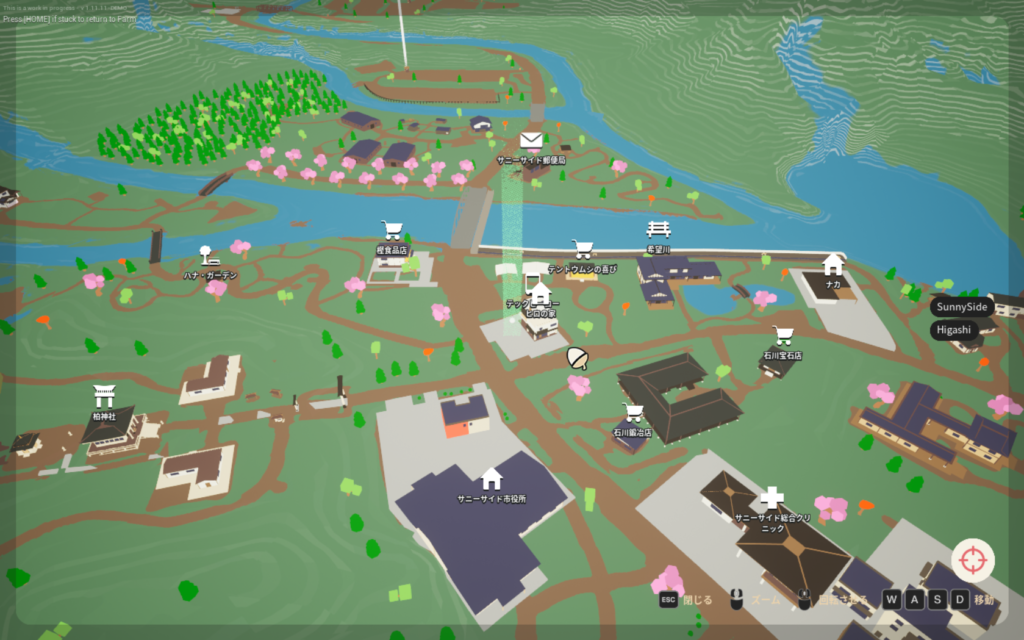
Task: Click the 石川鍛冶店 blacksmith cart marker
Action: (633, 413)
